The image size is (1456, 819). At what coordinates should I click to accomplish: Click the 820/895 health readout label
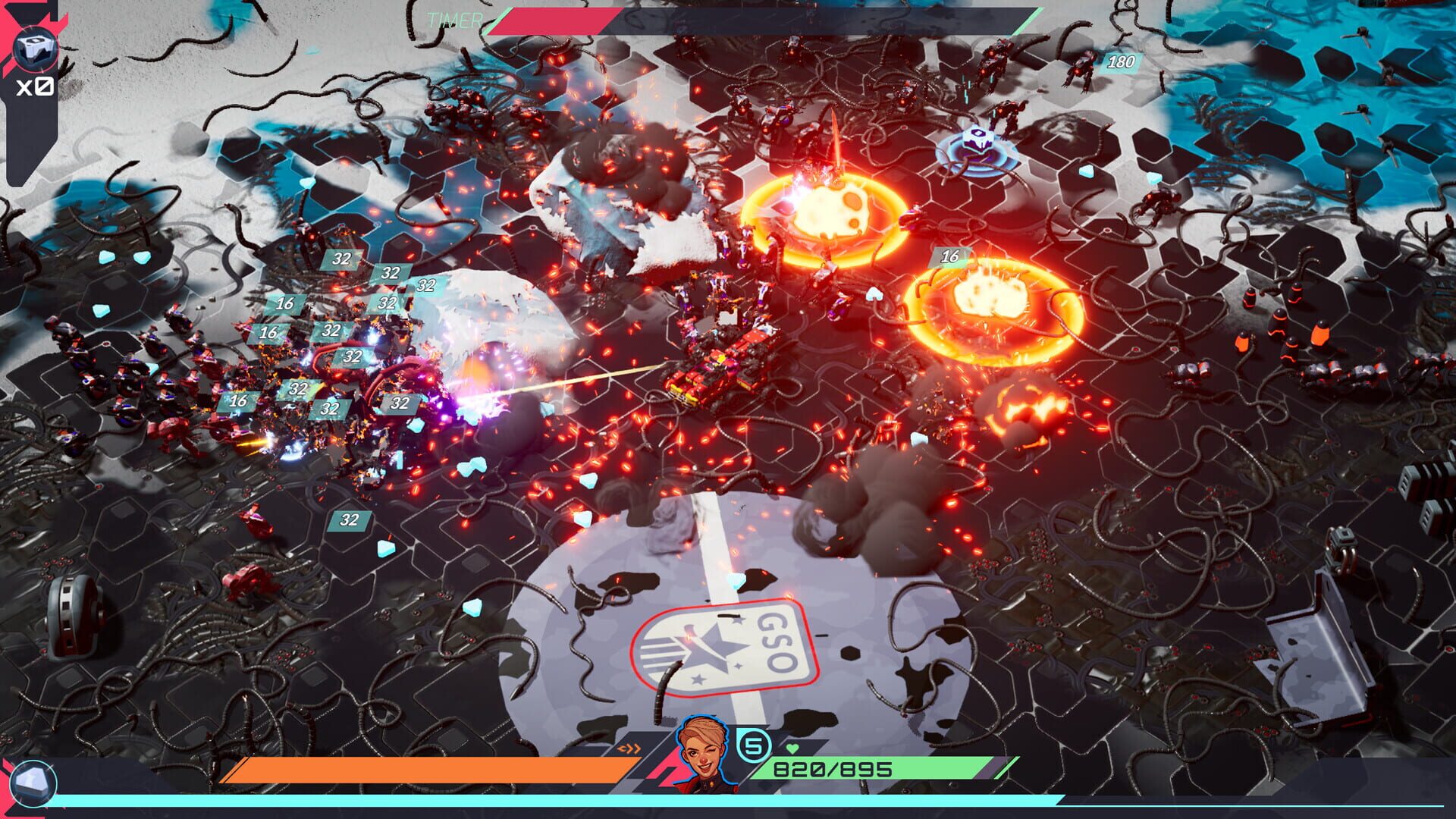click(834, 768)
